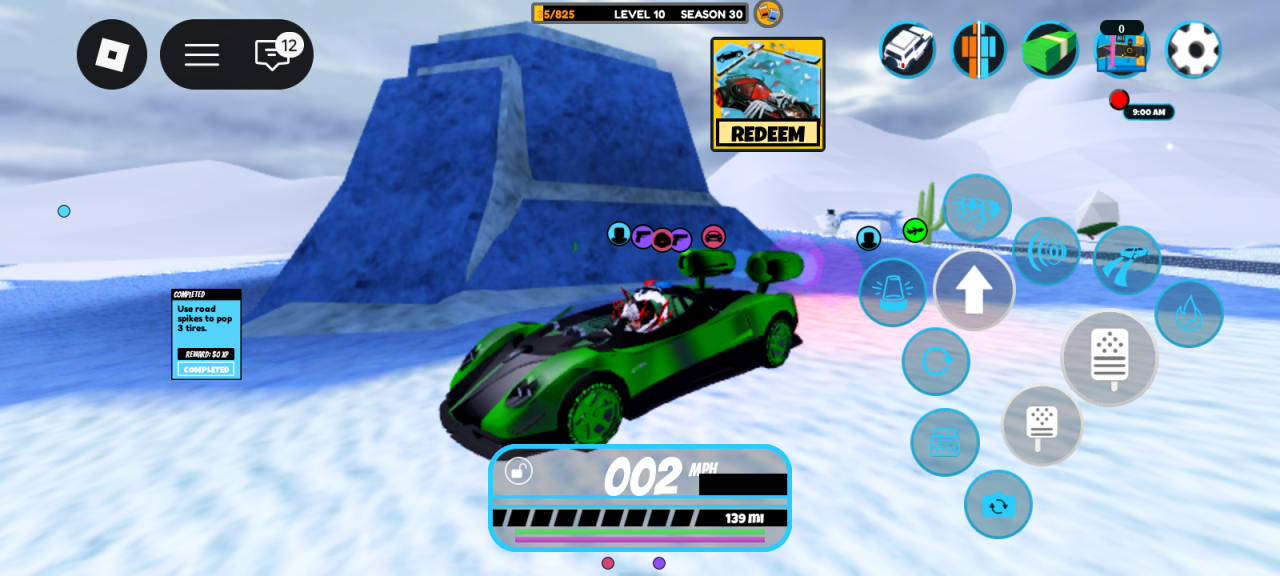Tap the circular arrow flip button
1280x576 pixels.
pos(935,361)
